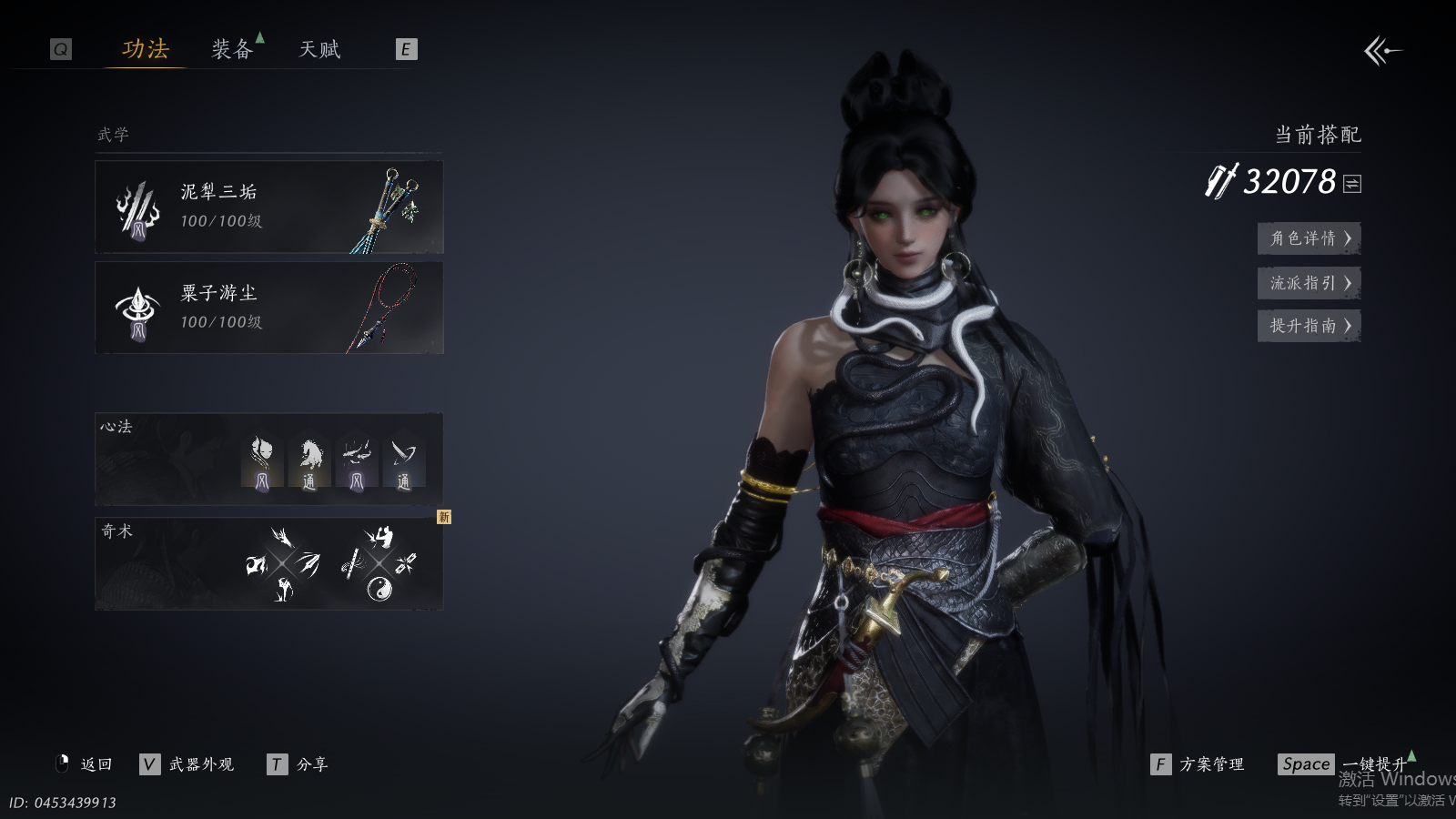Open the 提升指南 upgrade guide

[x=1309, y=326]
